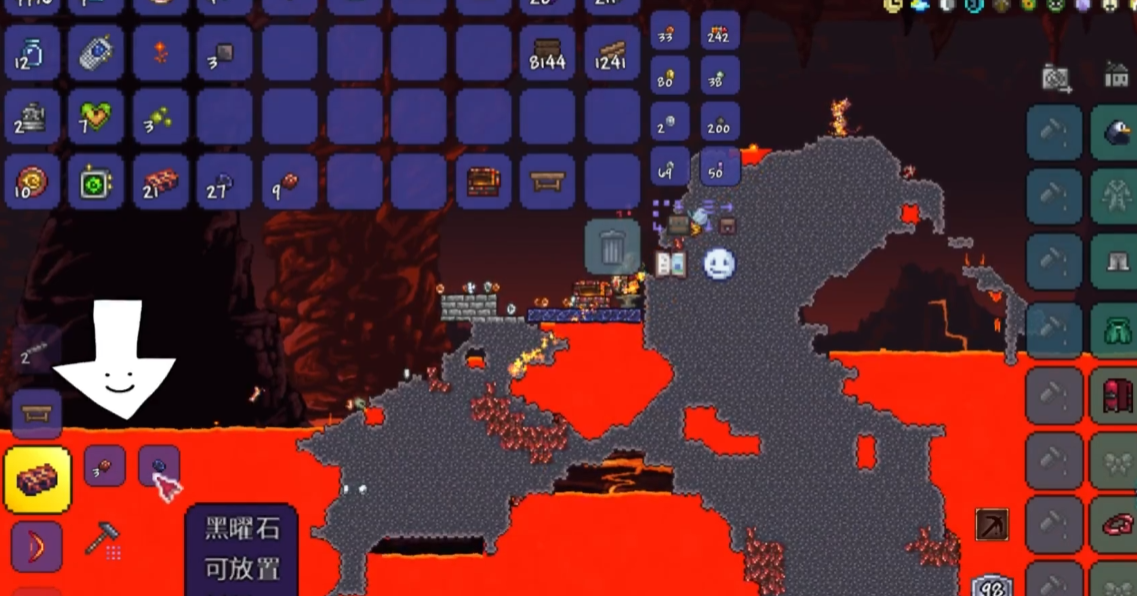Click the trash can slot

612,247
